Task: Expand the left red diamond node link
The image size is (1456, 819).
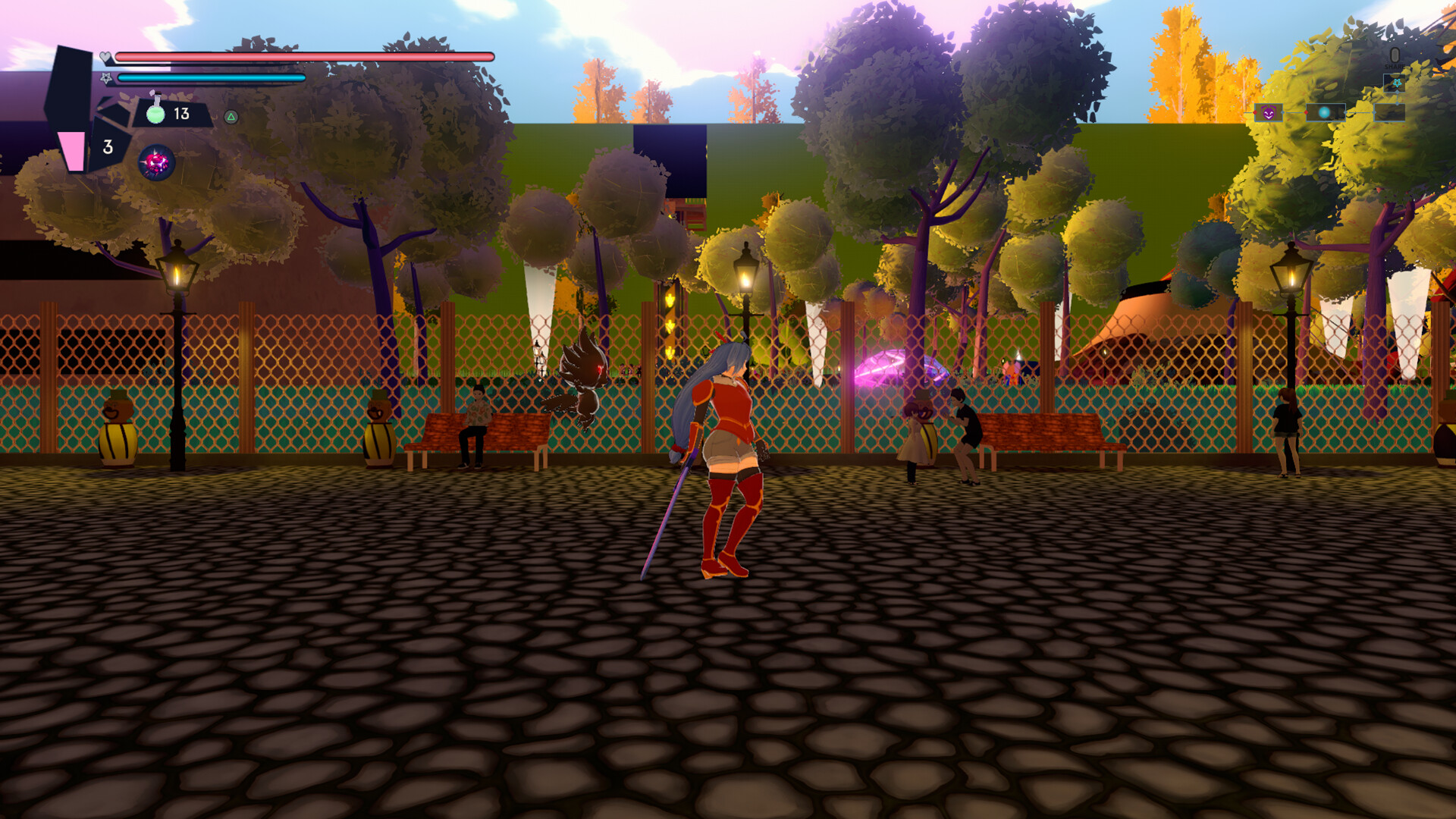Action: pyautogui.click(x=1254, y=113)
